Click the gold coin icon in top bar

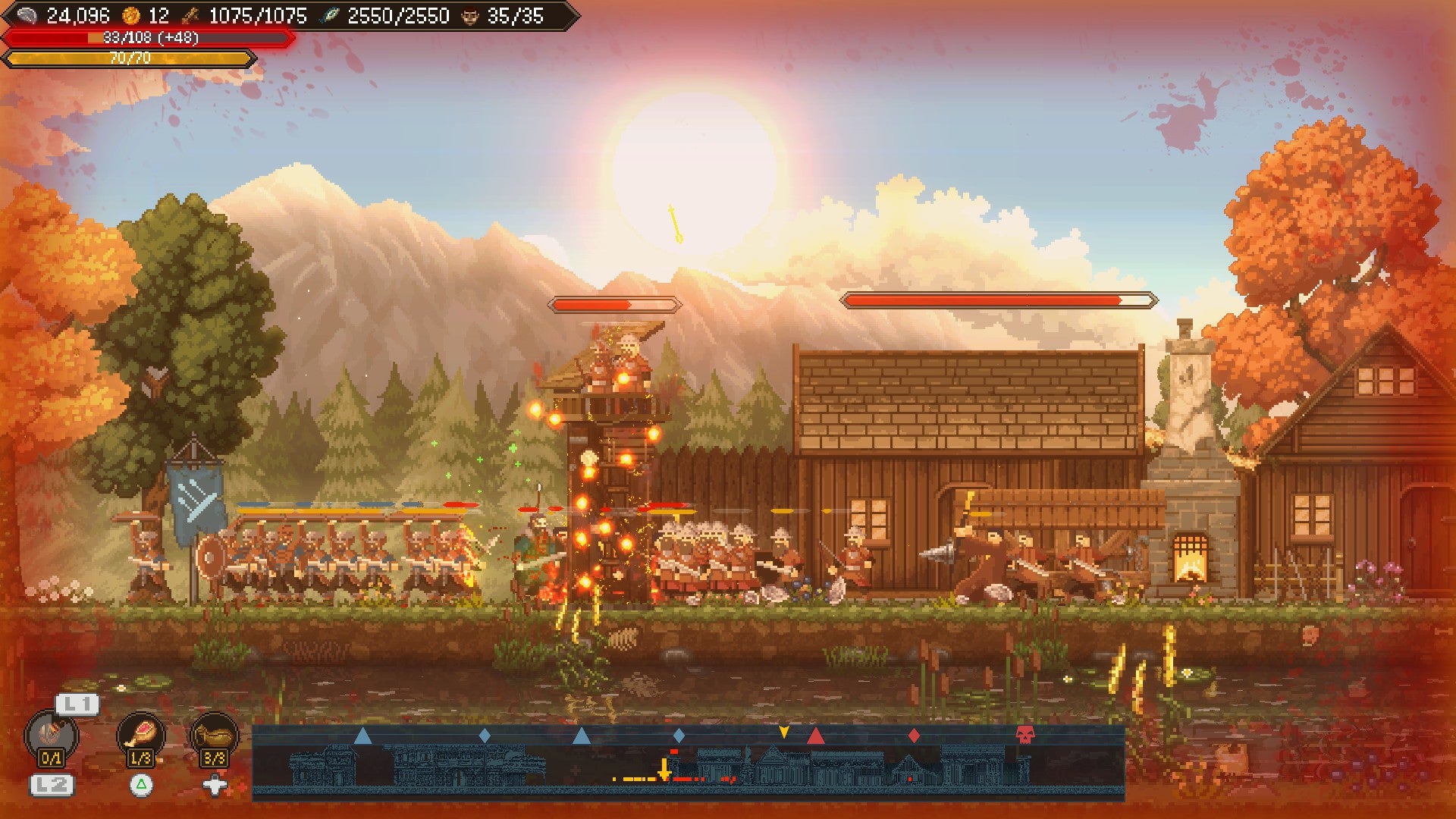131,15
